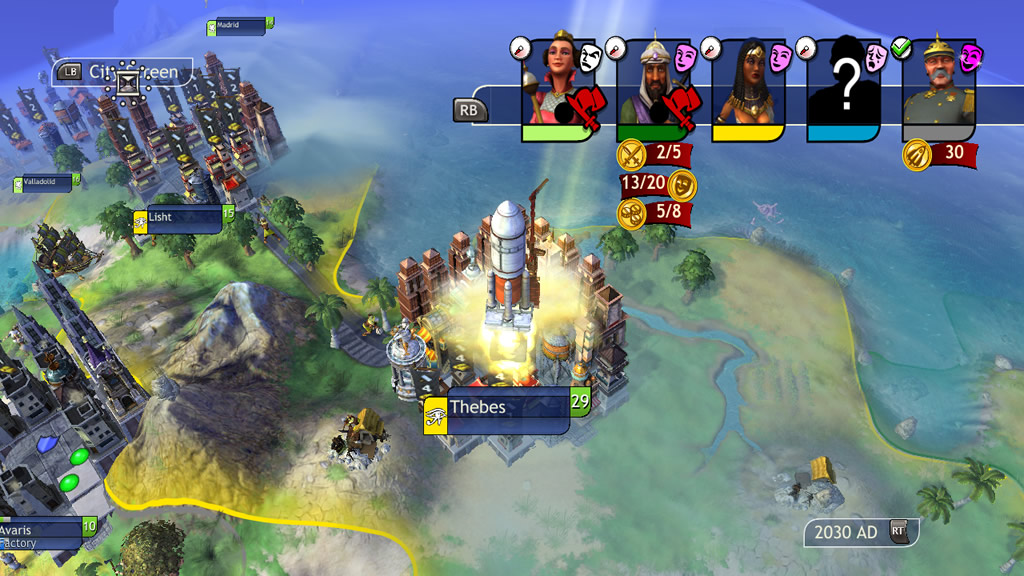Open the City Screen button

coord(122,72)
